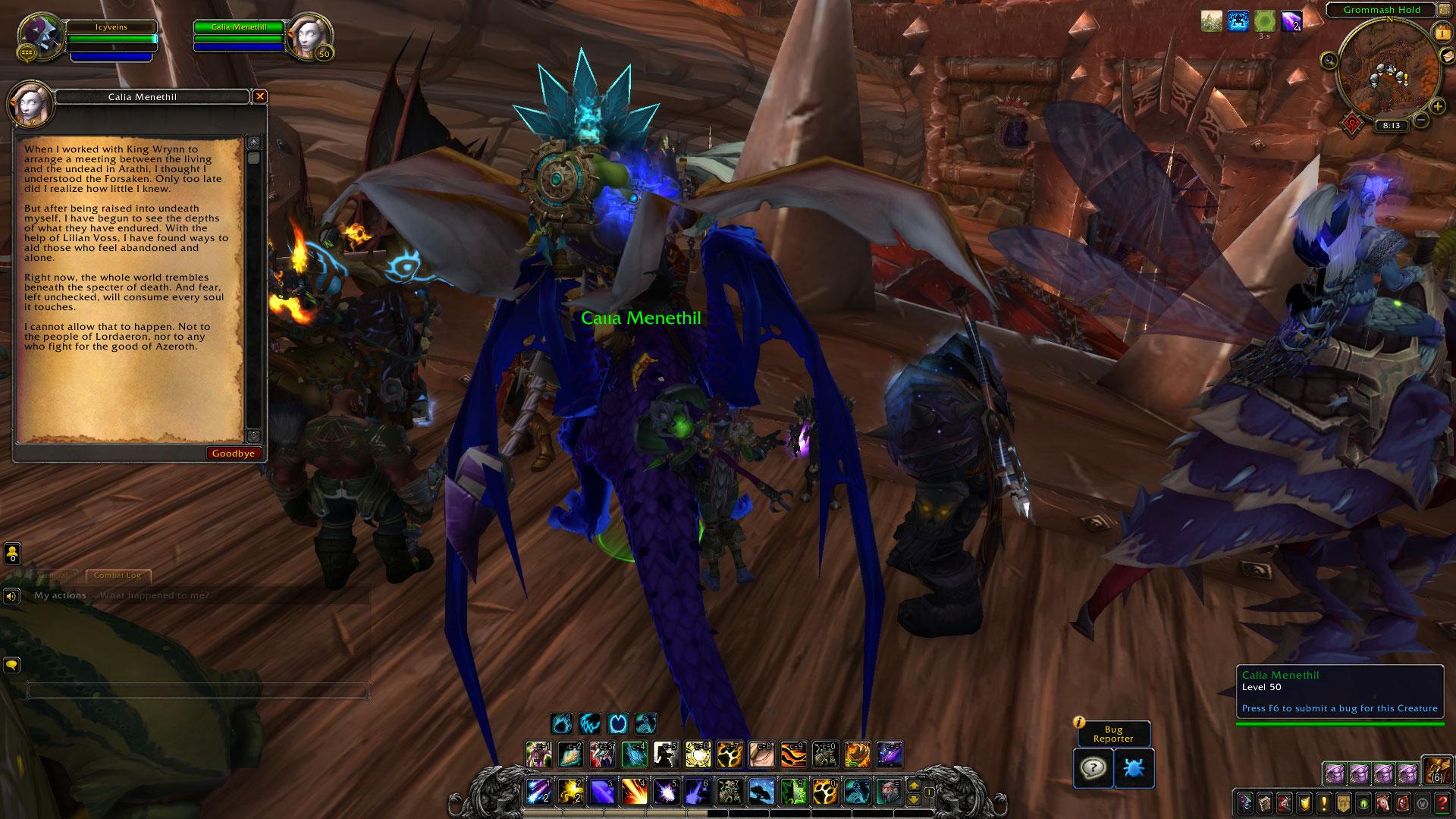The height and width of the screenshot is (819, 1456).
Task: Close the Calia Menethil dialogue window
Action: click(260, 96)
